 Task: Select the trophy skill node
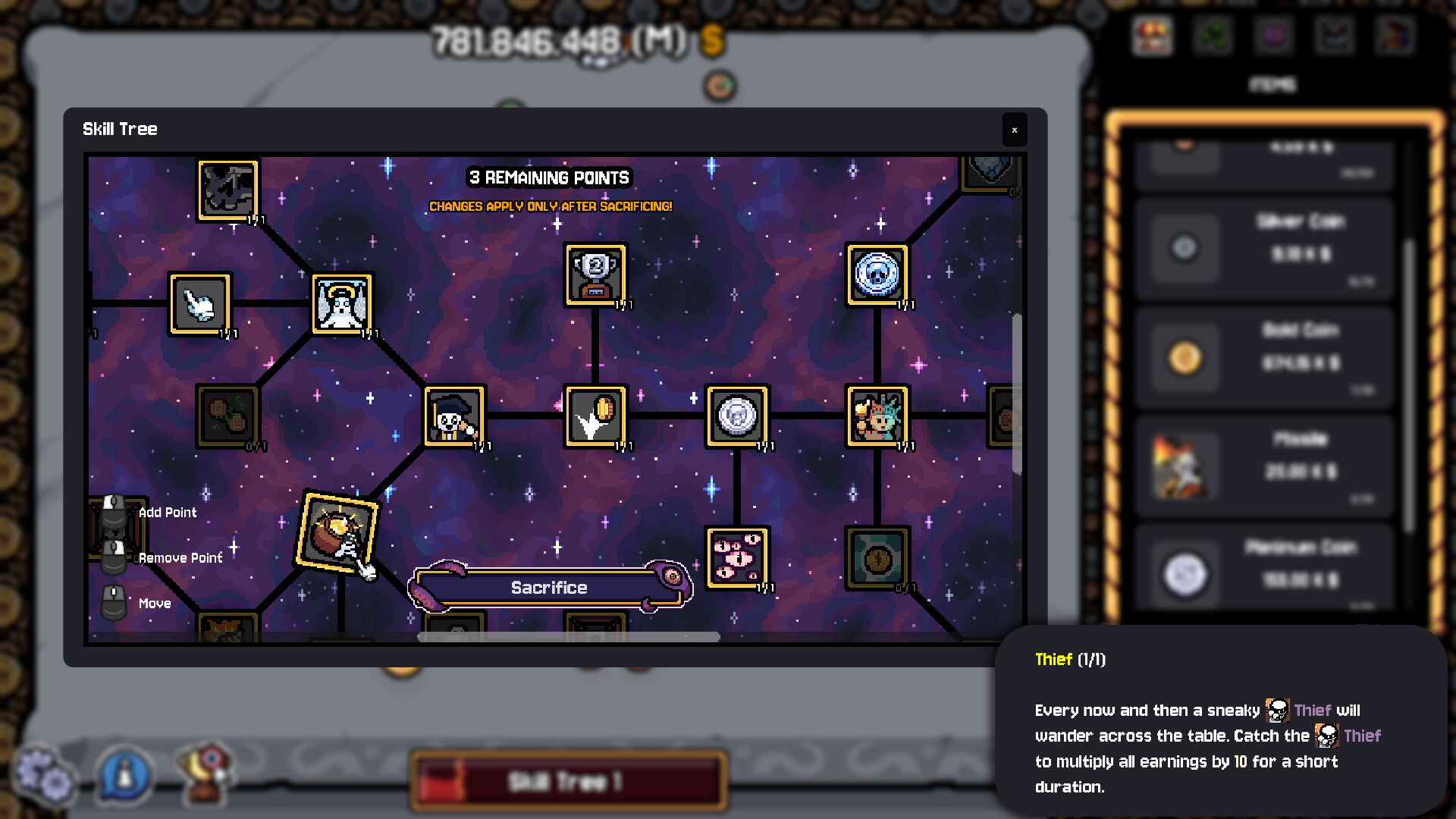[595, 275]
